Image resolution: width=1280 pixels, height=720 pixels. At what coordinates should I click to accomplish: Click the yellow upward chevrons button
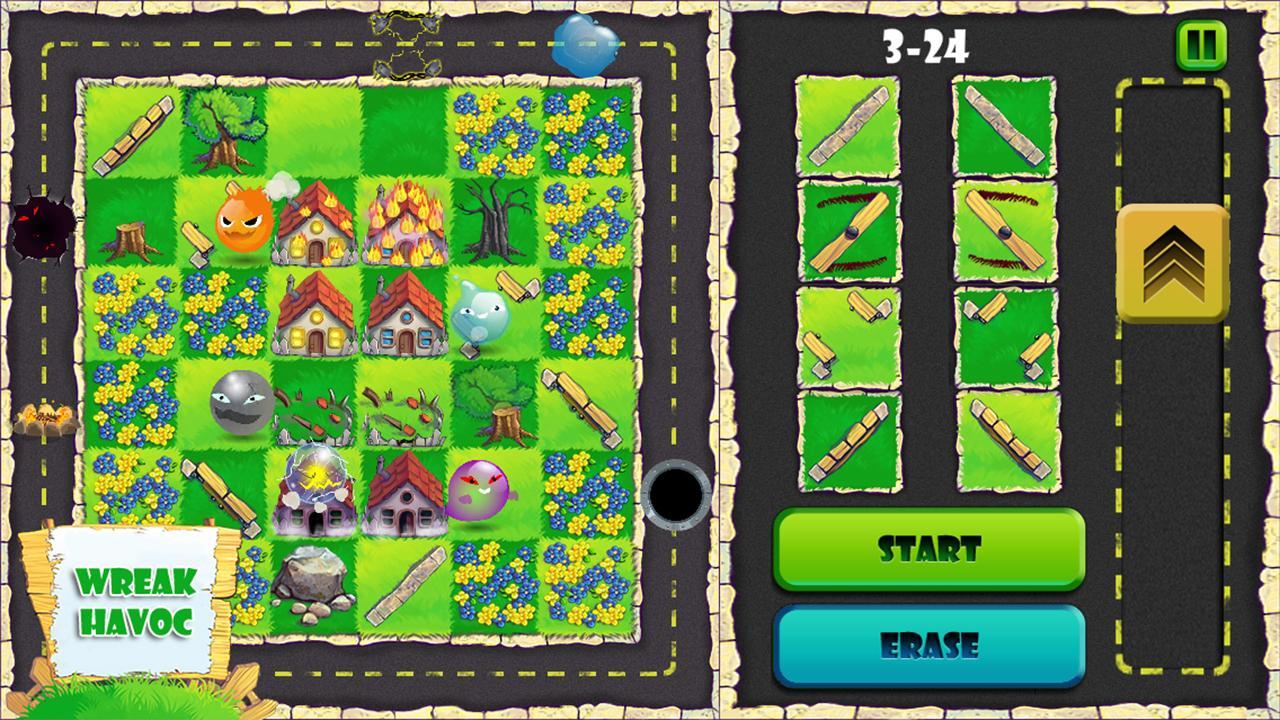(1172, 263)
